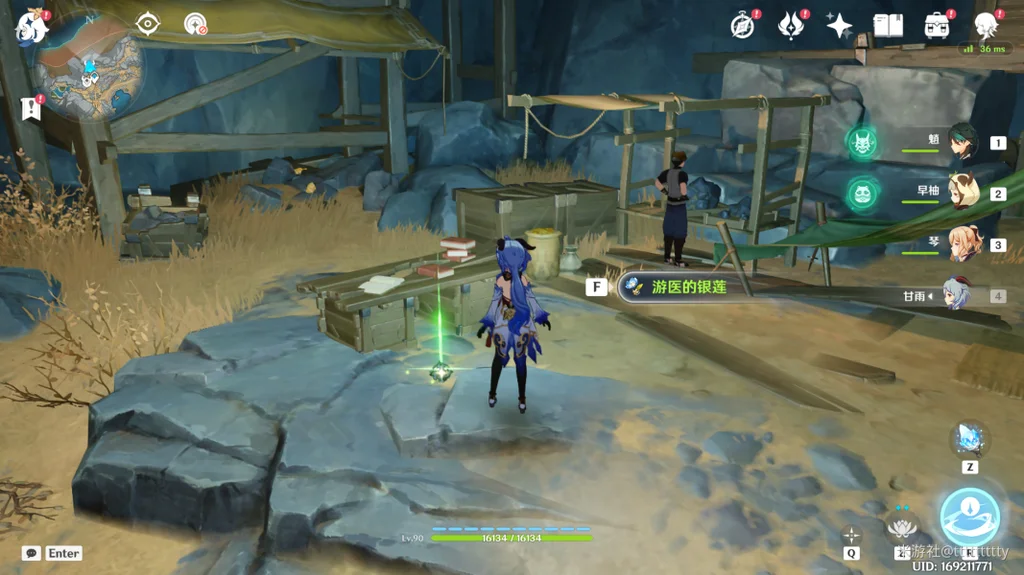Open the chat box speech bubble
1024x575 pixels.
31,553
